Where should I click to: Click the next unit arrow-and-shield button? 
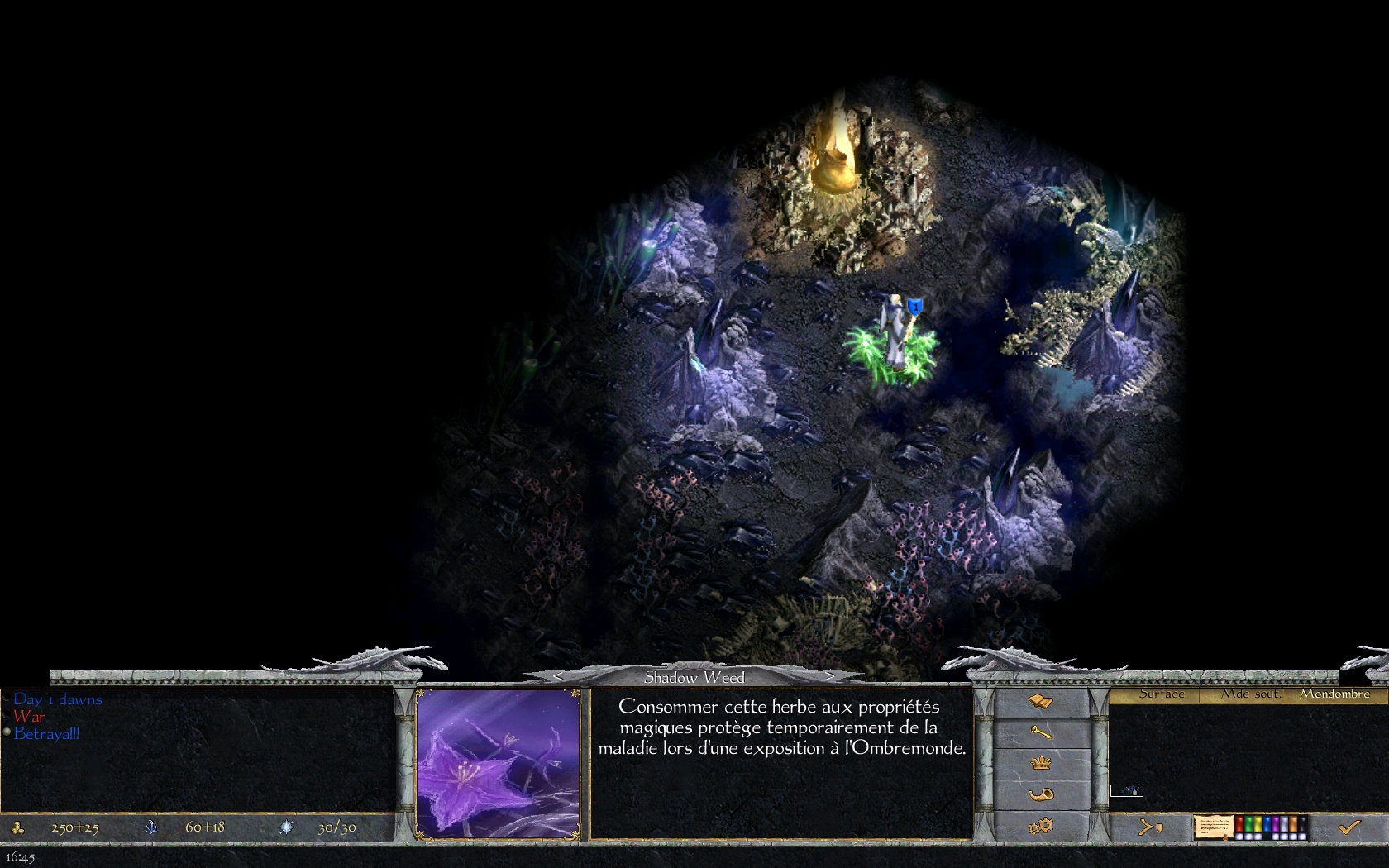point(1150,826)
